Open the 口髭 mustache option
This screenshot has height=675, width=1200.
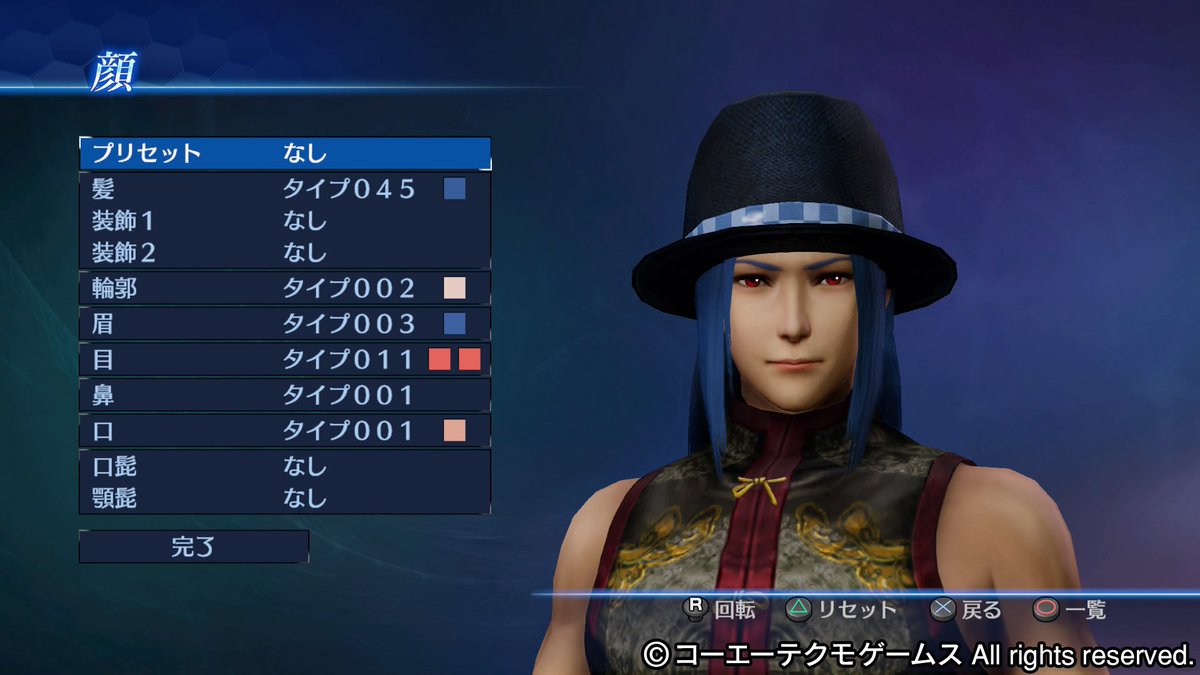coord(285,467)
